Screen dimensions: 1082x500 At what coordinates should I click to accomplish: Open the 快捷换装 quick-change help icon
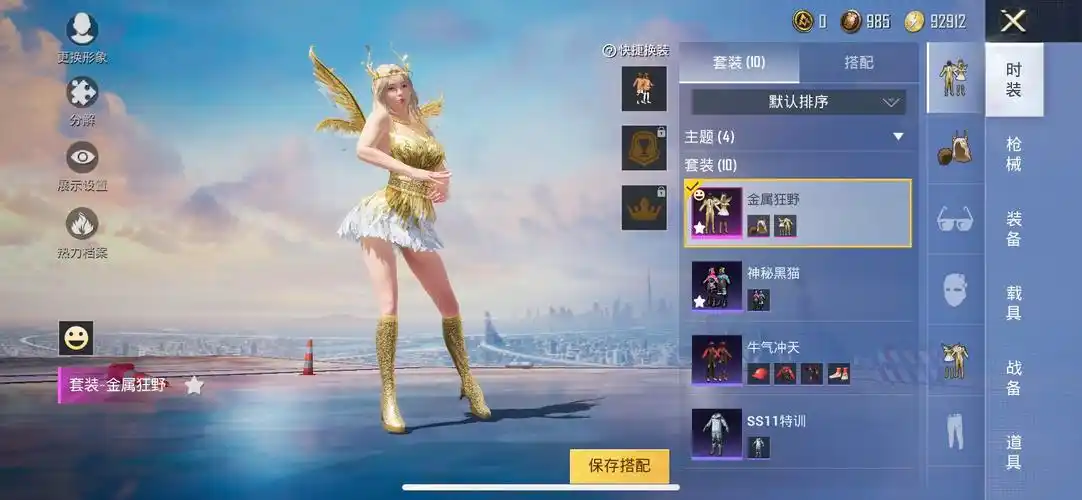click(609, 51)
